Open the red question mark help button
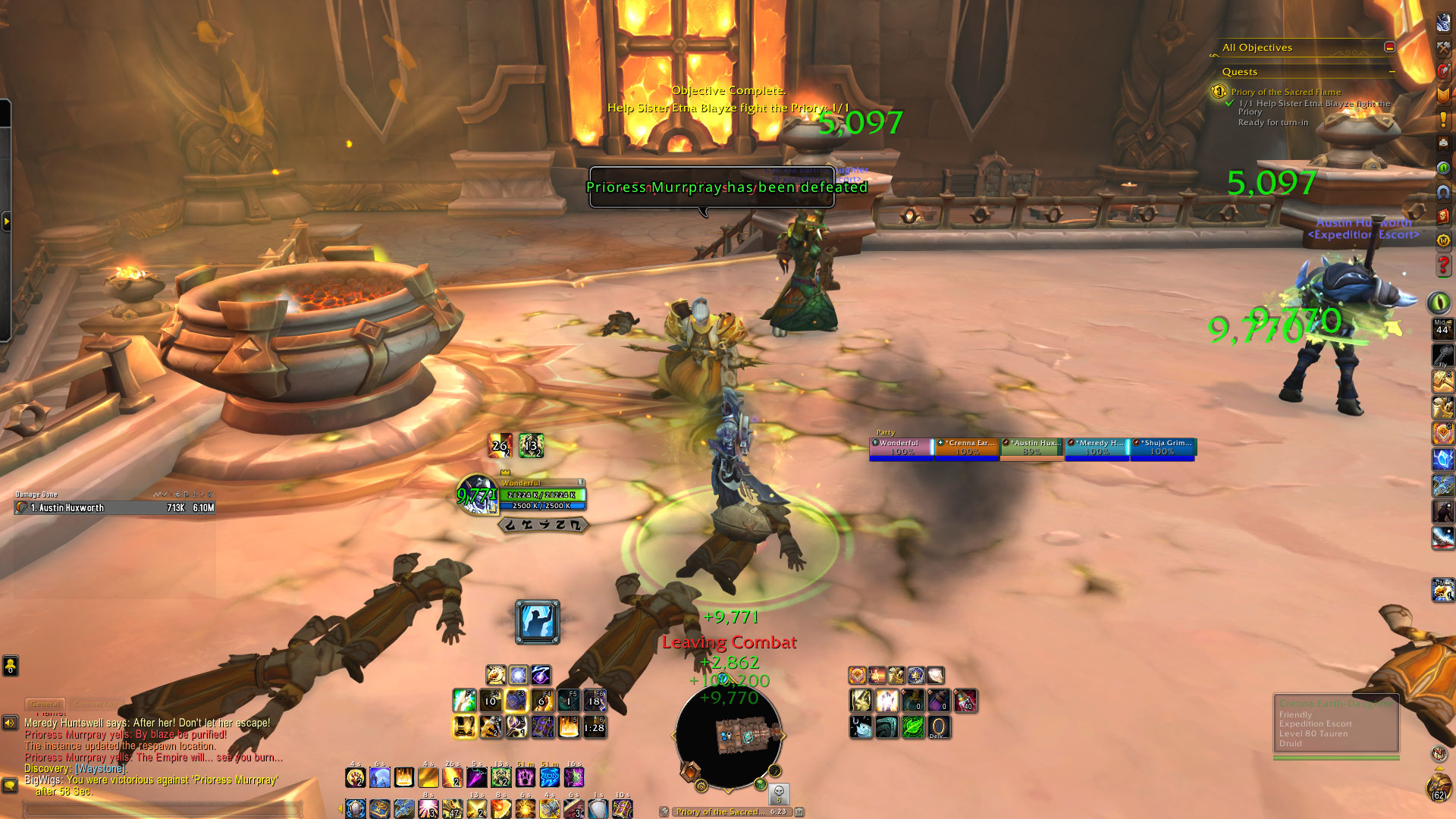Viewport: 1456px width, 819px height. tap(1442, 265)
